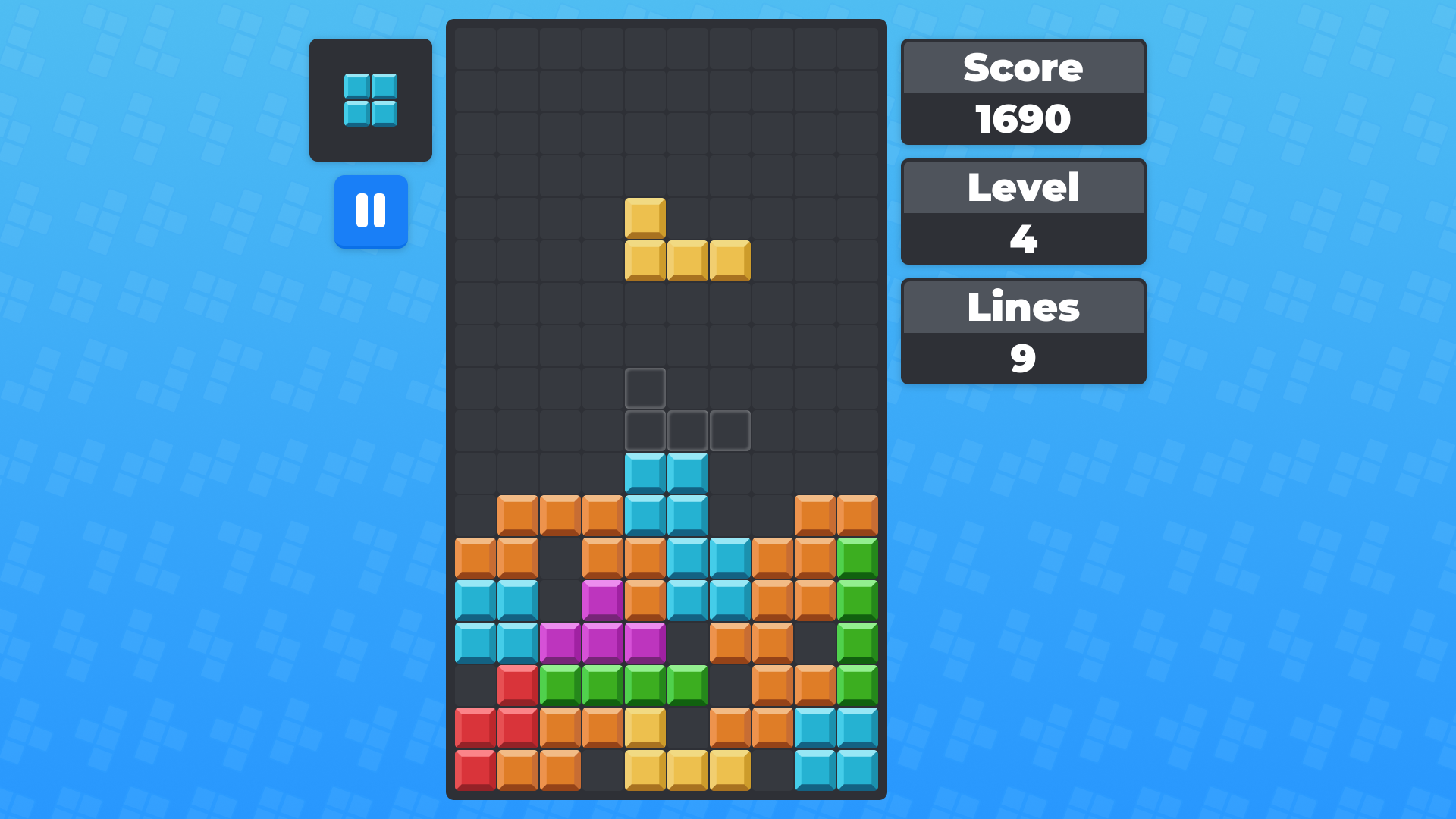Click the Lines panel header
1456x819 pixels.
(x=1022, y=306)
